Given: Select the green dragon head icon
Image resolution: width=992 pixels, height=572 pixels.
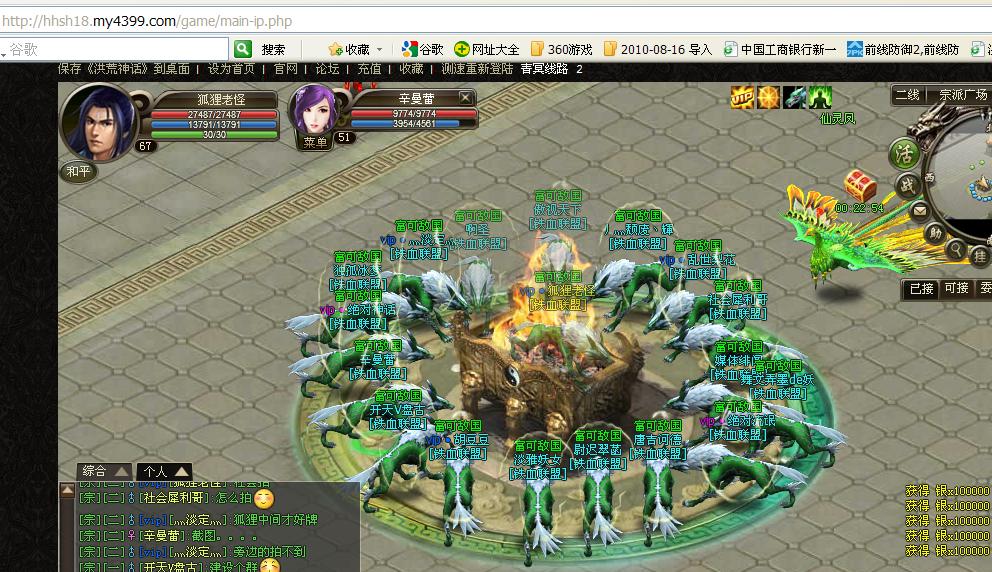Looking at the screenshot, I should tap(794, 97).
